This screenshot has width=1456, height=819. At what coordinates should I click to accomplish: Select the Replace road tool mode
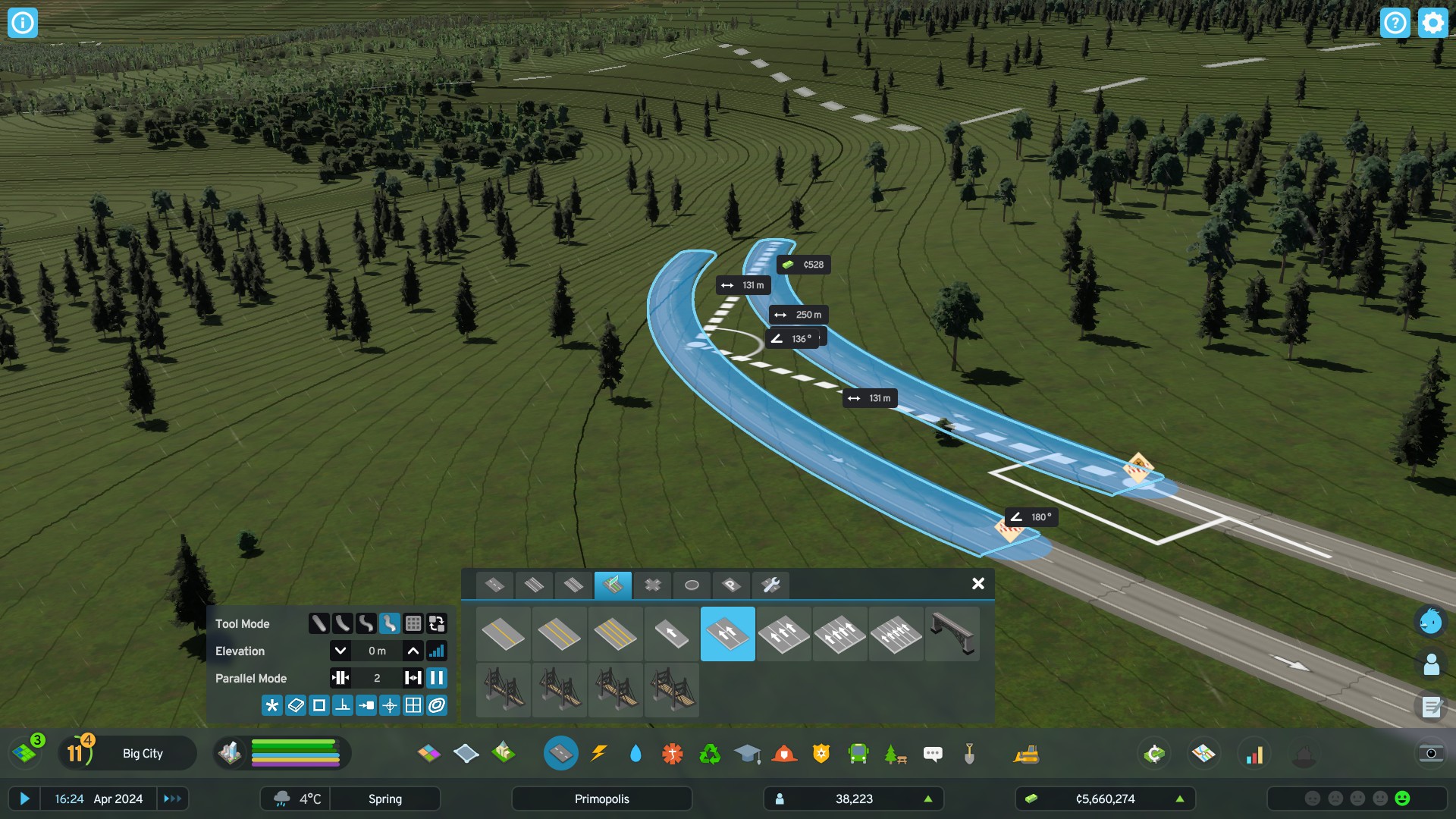click(438, 623)
